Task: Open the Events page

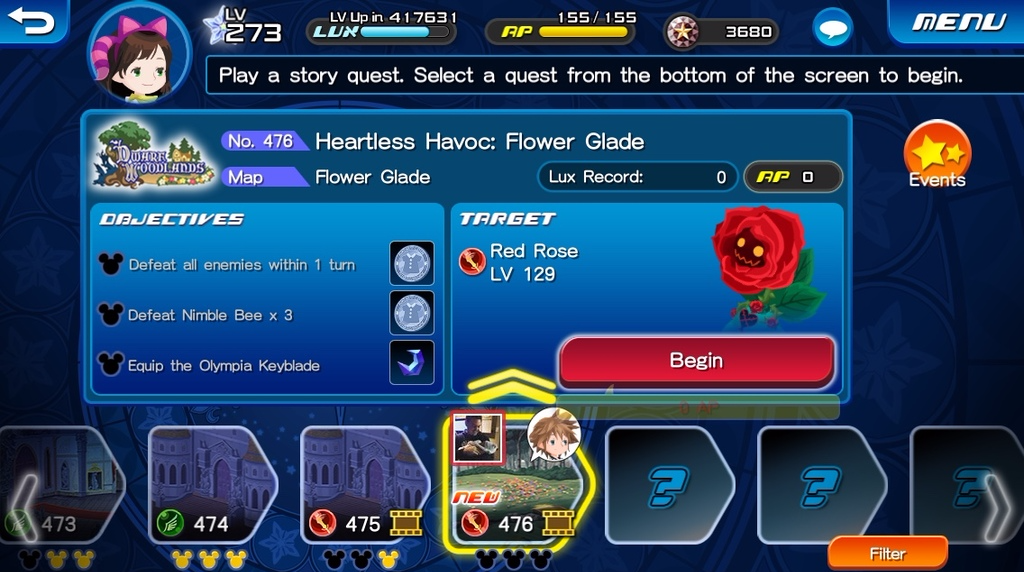Action: click(x=937, y=157)
